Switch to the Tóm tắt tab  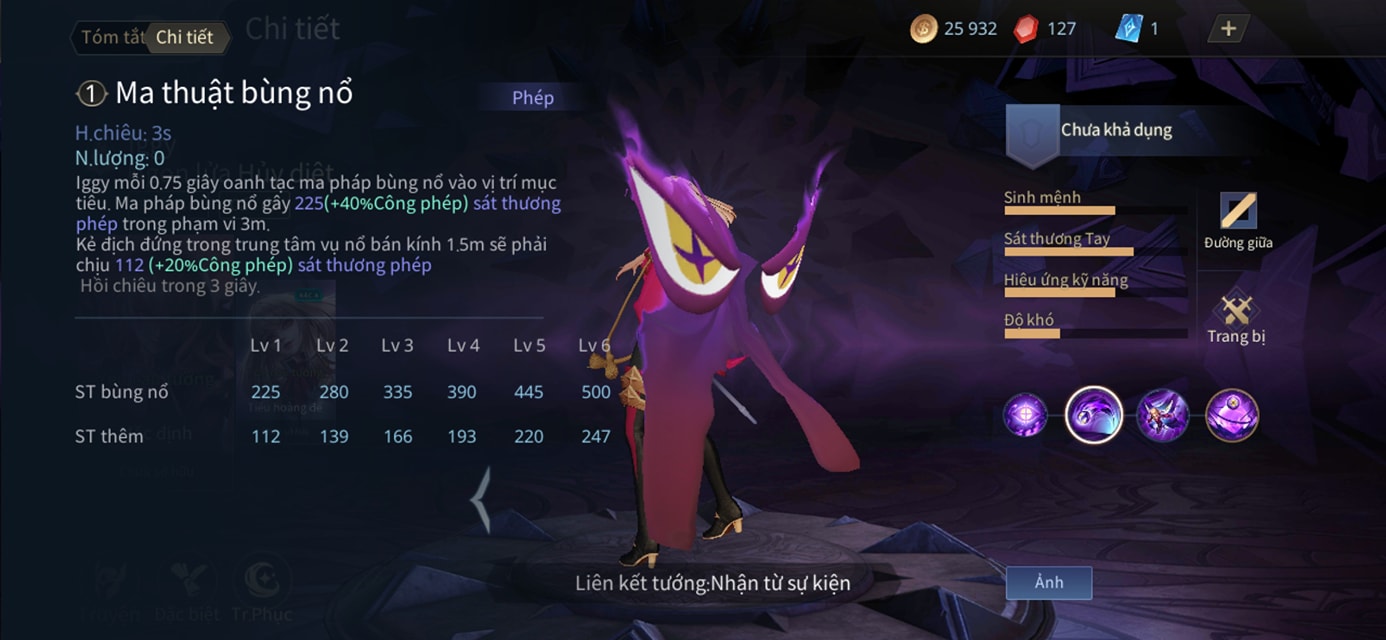pos(112,38)
